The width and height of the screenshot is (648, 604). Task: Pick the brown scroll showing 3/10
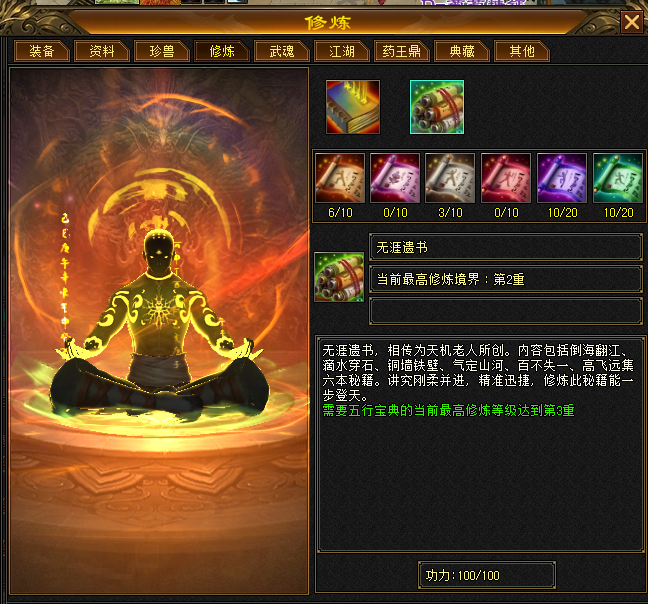click(452, 178)
